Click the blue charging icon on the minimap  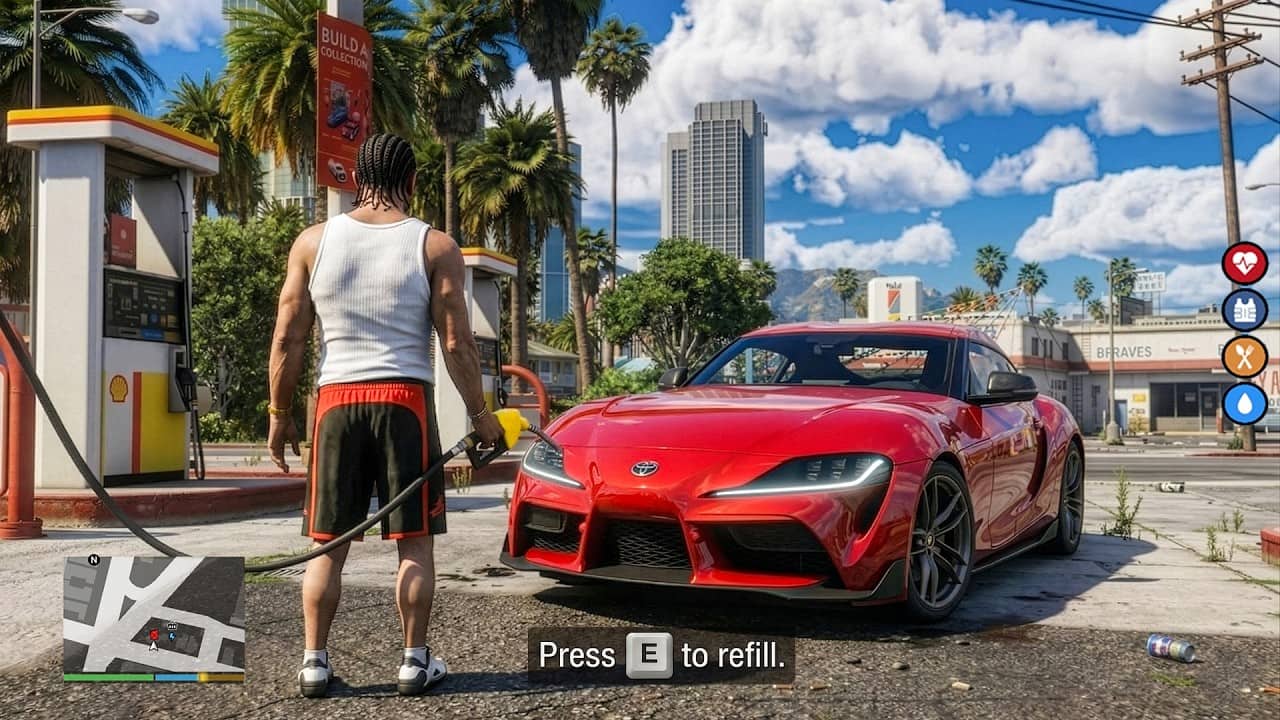click(171, 636)
